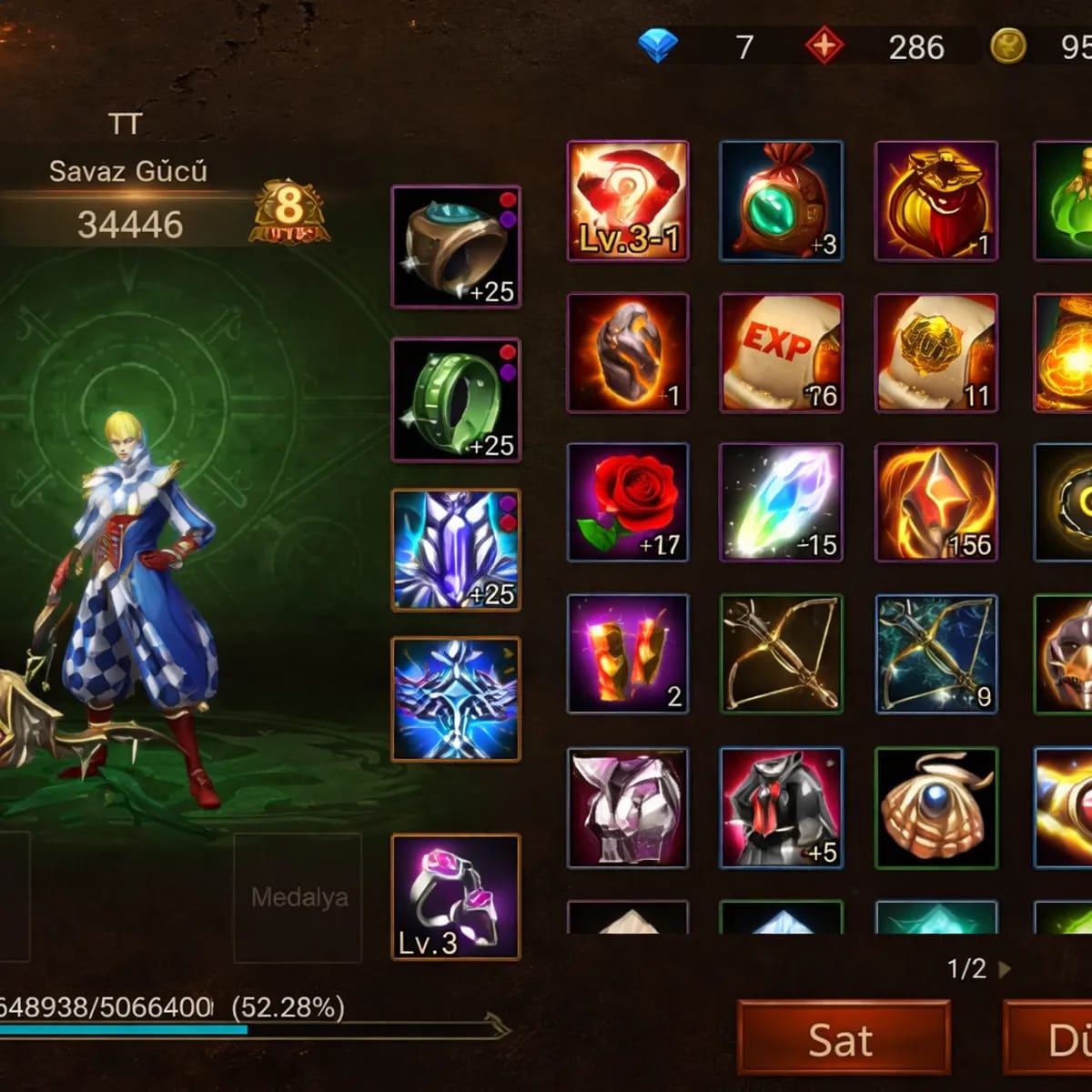Go to next inventory page arrow
This screenshot has width=1092, height=1092.
(x=1005, y=969)
